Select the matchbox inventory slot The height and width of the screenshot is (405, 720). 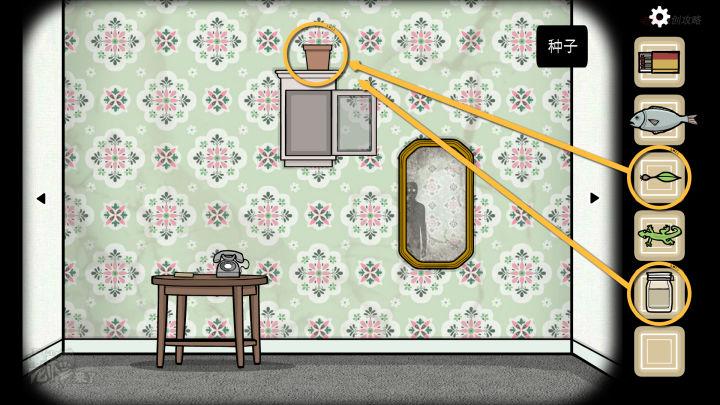tap(659, 62)
